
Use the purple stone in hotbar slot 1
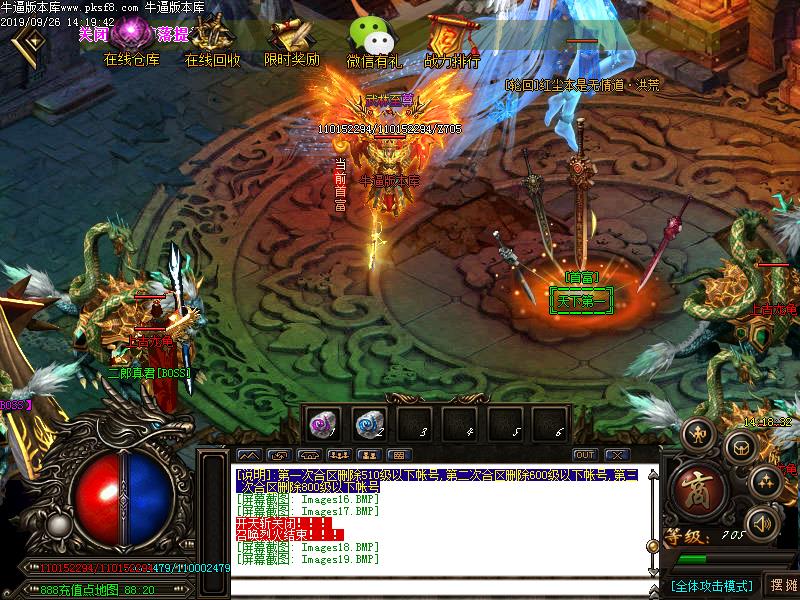click(x=322, y=424)
